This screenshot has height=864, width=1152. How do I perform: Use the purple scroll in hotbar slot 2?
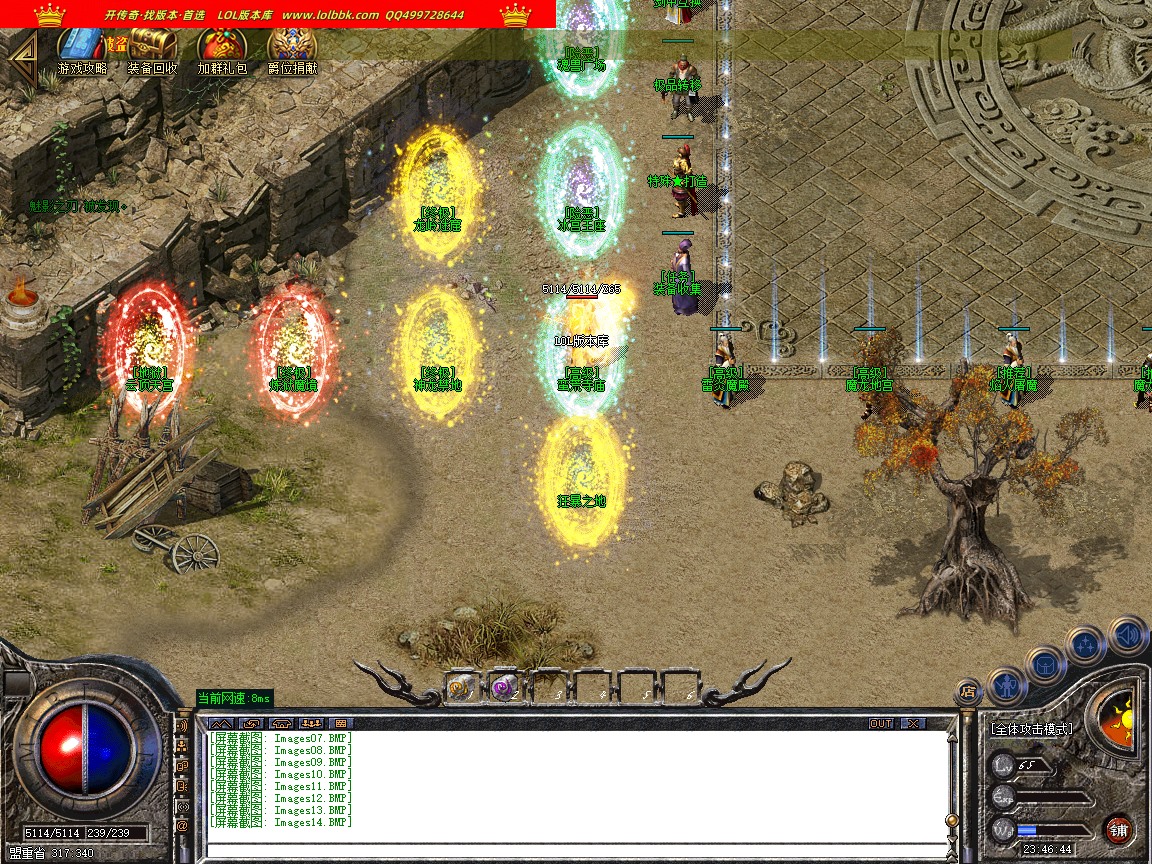(x=504, y=687)
